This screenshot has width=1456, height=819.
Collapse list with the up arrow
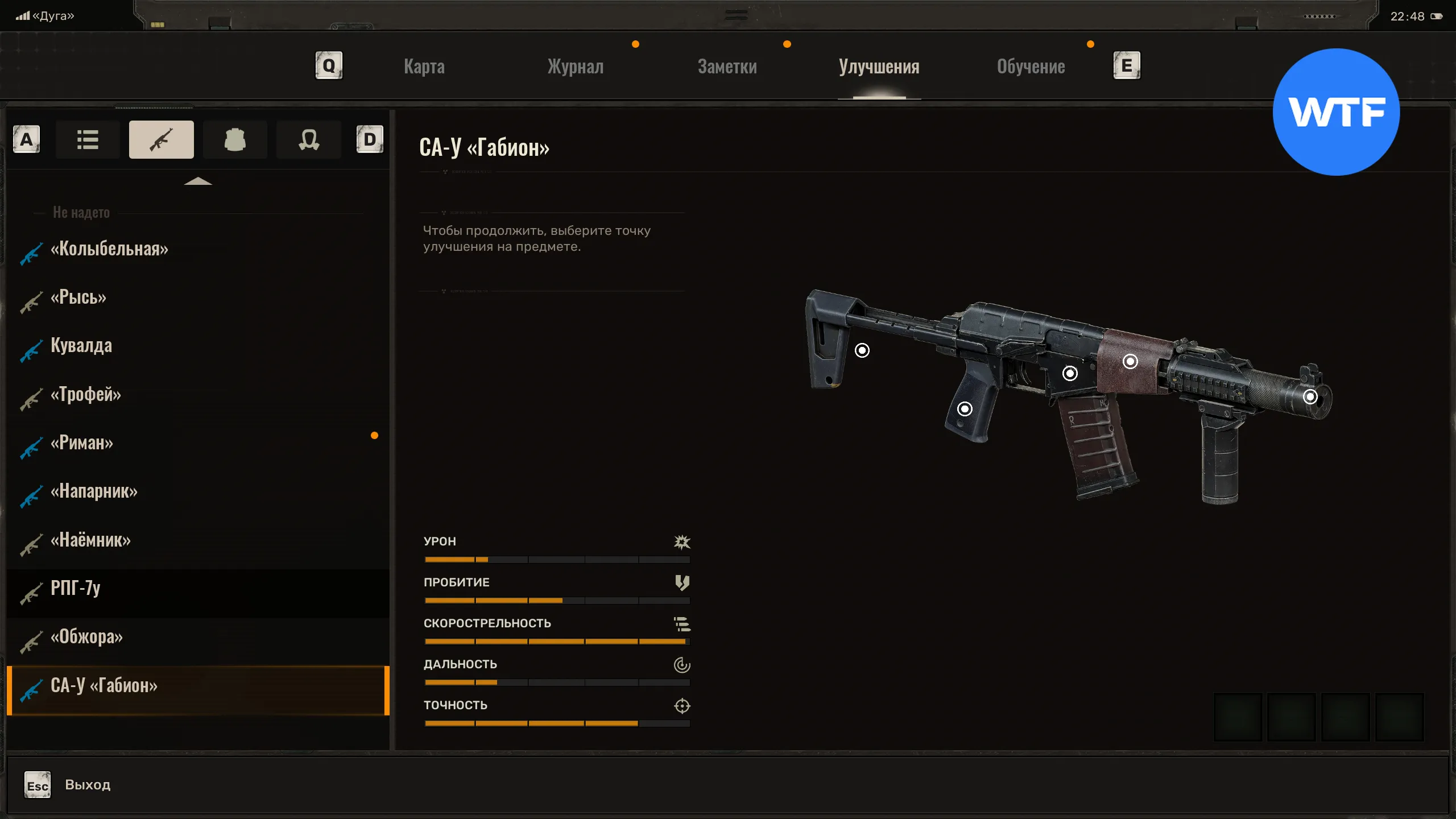pyautogui.click(x=198, y=181)
